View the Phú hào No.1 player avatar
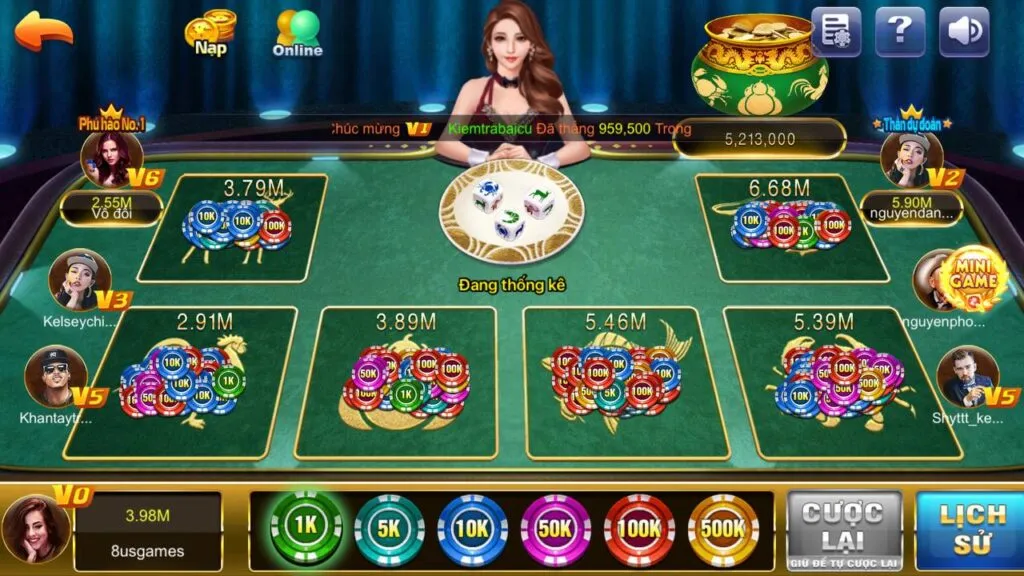Image resolution: width=1024 pixels, height=576 pixels. click(112, 160)
